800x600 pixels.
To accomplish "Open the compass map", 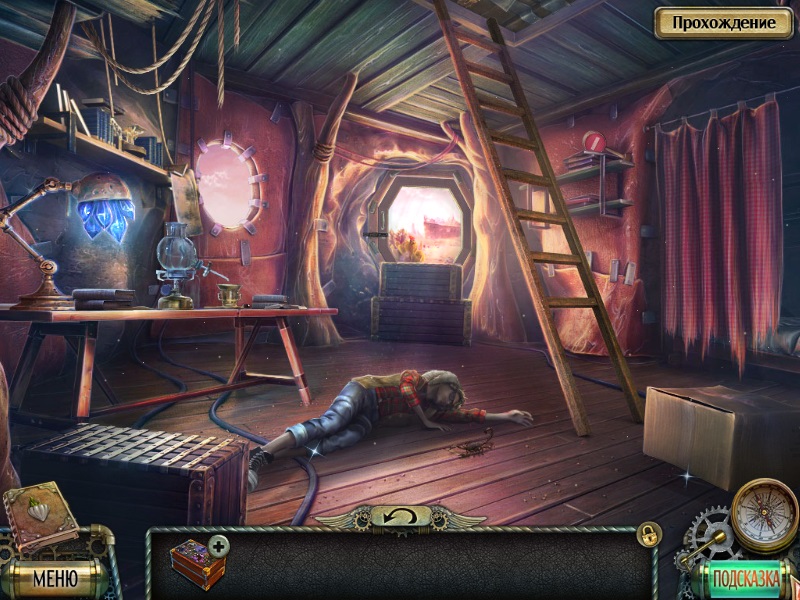I will tap(764, 515).
